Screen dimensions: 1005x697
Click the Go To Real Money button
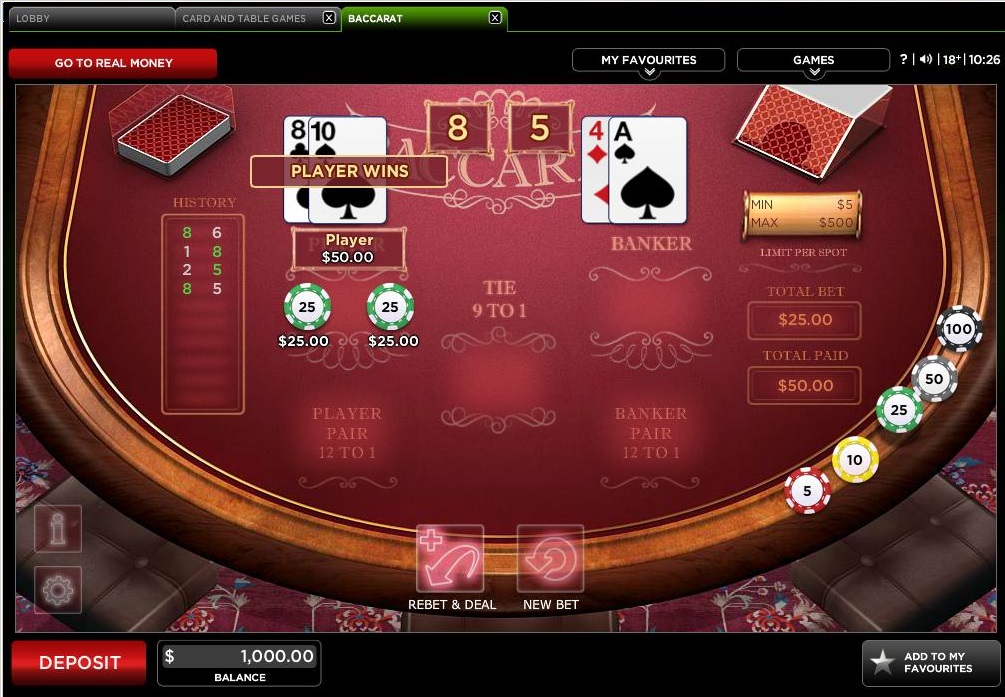pyautogui.click(x=113, y=63)
